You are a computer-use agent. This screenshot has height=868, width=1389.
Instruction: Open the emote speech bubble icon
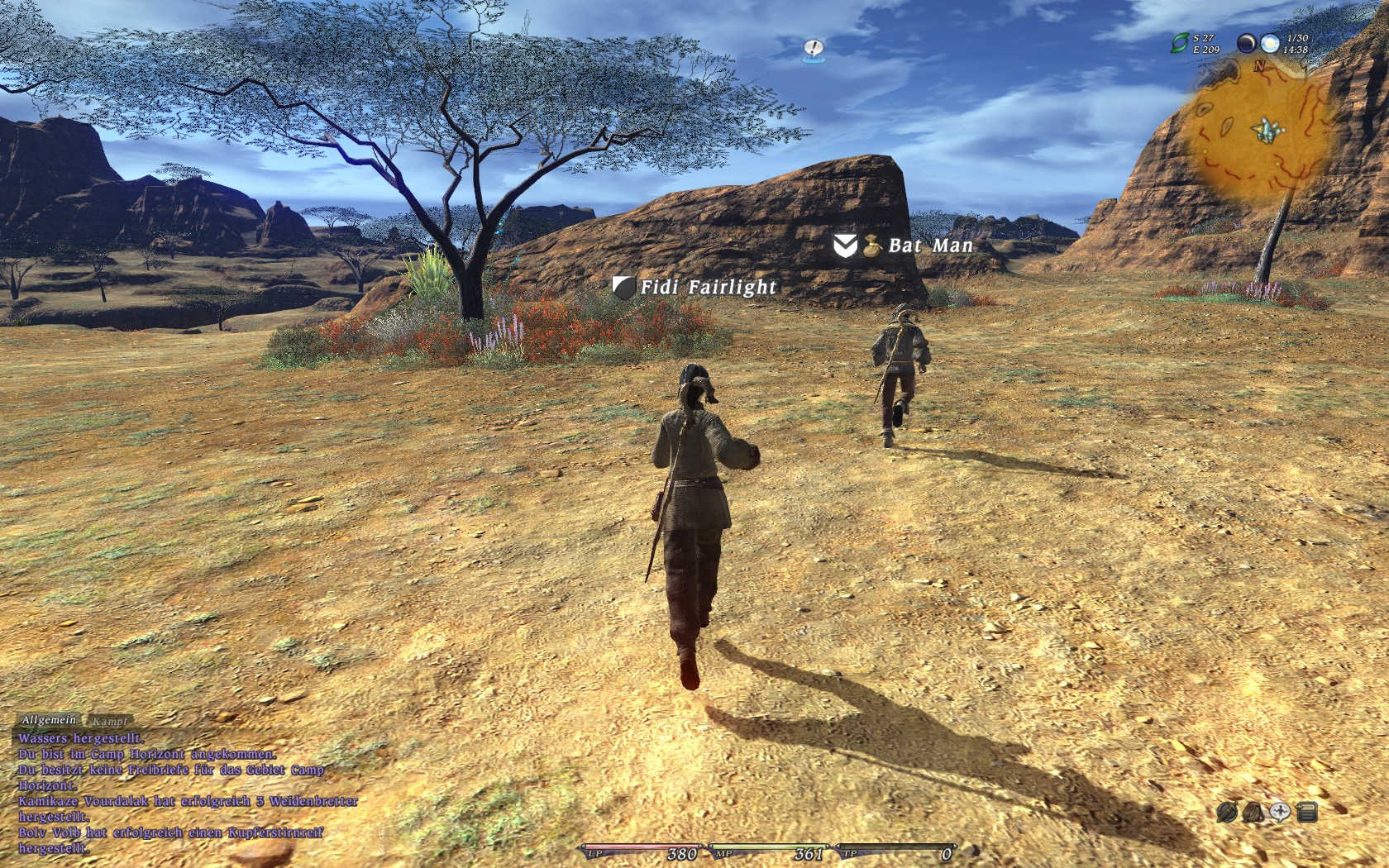click(x=1280, y=812)
